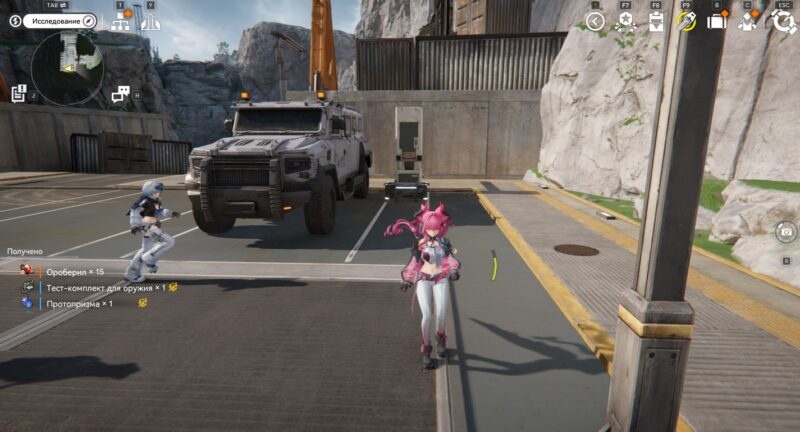Open the suitcase inventory icon
The height and width of the screenshot is (432, 800).
(x=716, y=21)
